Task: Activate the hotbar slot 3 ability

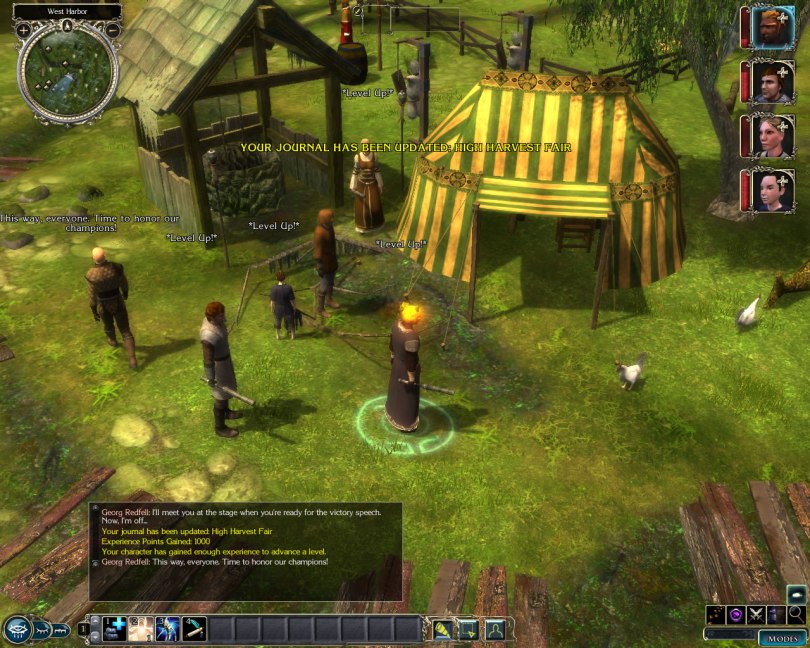Action: tap(168, 628)
